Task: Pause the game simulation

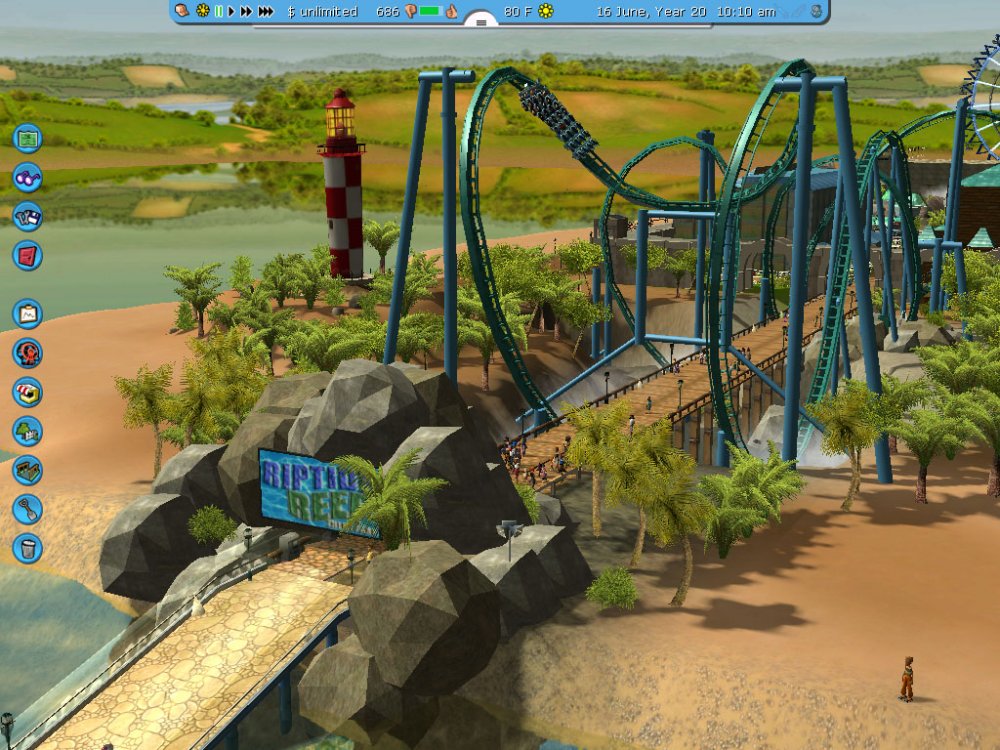Action: [x=218, y=11]
